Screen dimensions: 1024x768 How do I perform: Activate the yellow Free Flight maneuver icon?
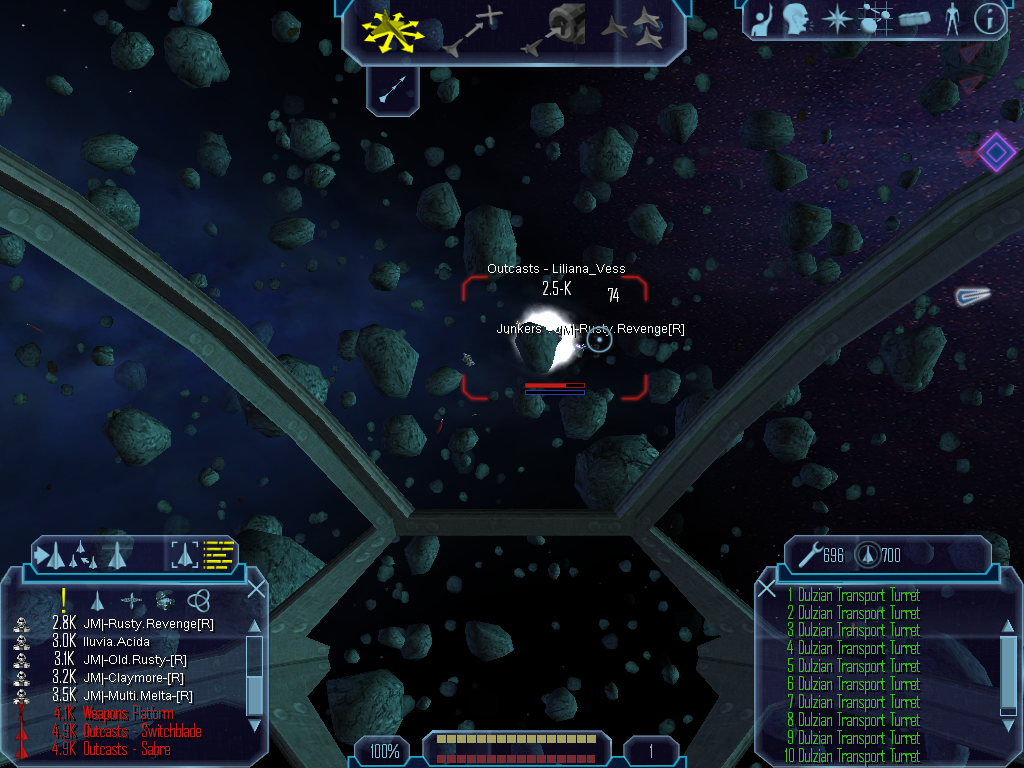point(392,28)
